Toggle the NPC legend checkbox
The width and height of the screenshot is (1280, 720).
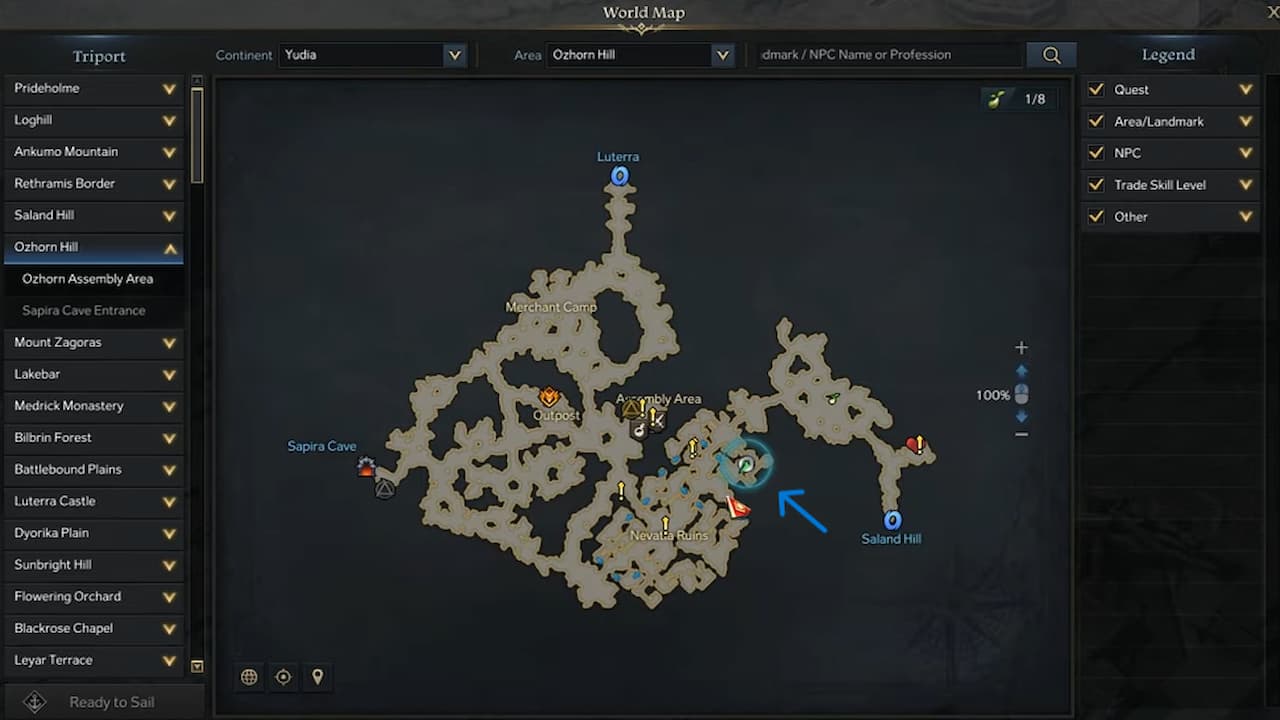point(1097,153)
